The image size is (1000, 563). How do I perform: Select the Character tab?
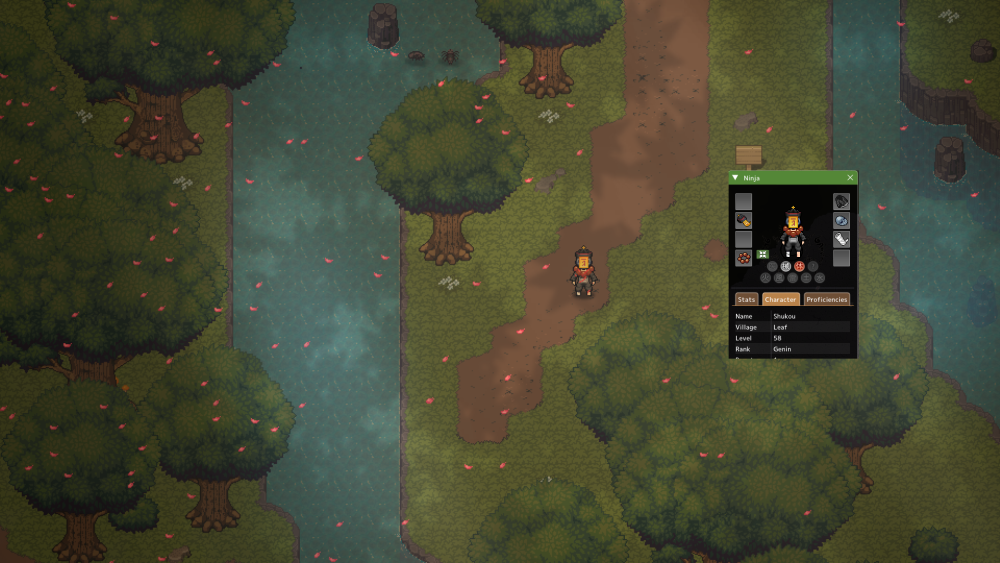click(x=780, y=299)
